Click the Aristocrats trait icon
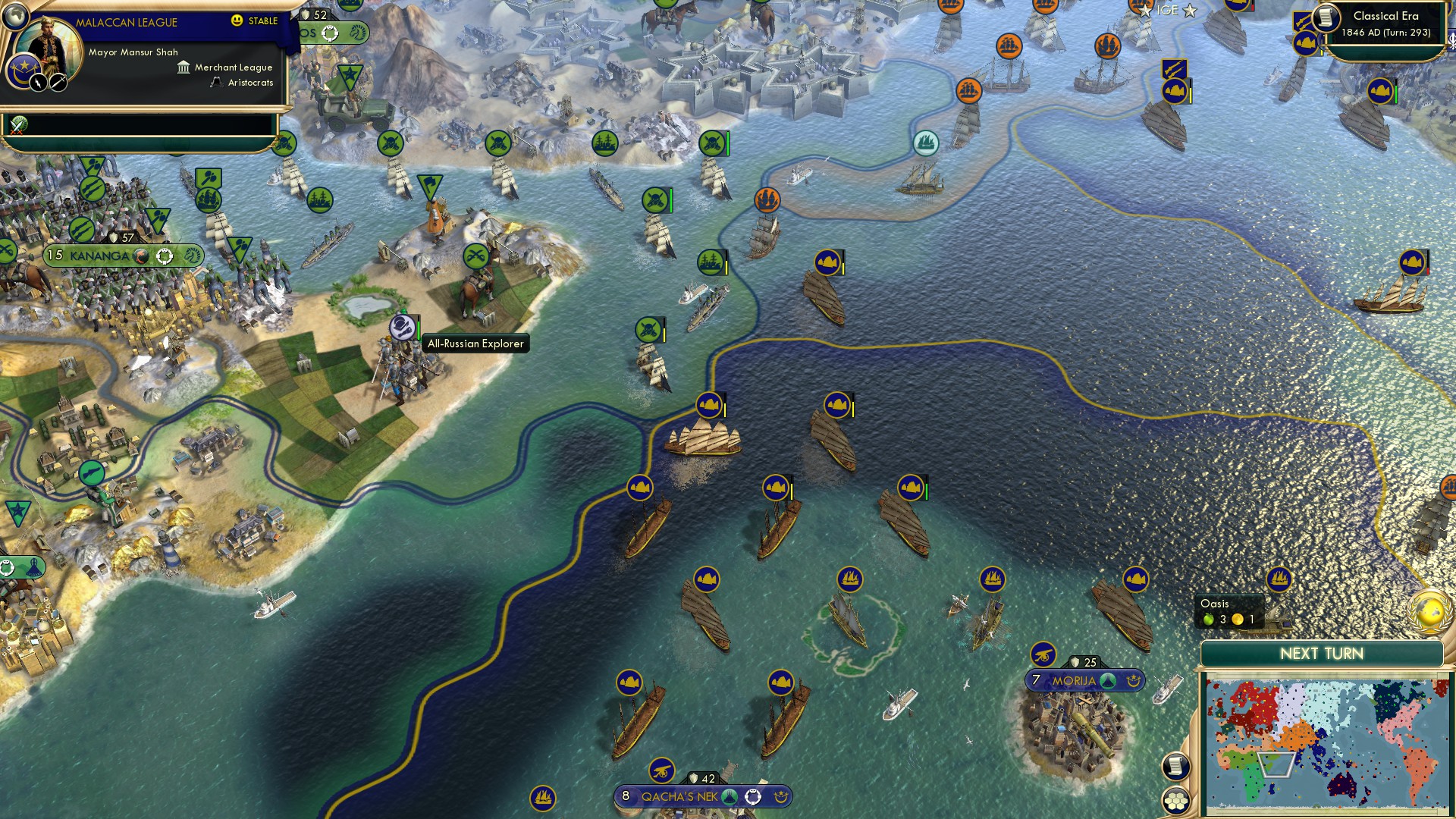 (217, 84)
